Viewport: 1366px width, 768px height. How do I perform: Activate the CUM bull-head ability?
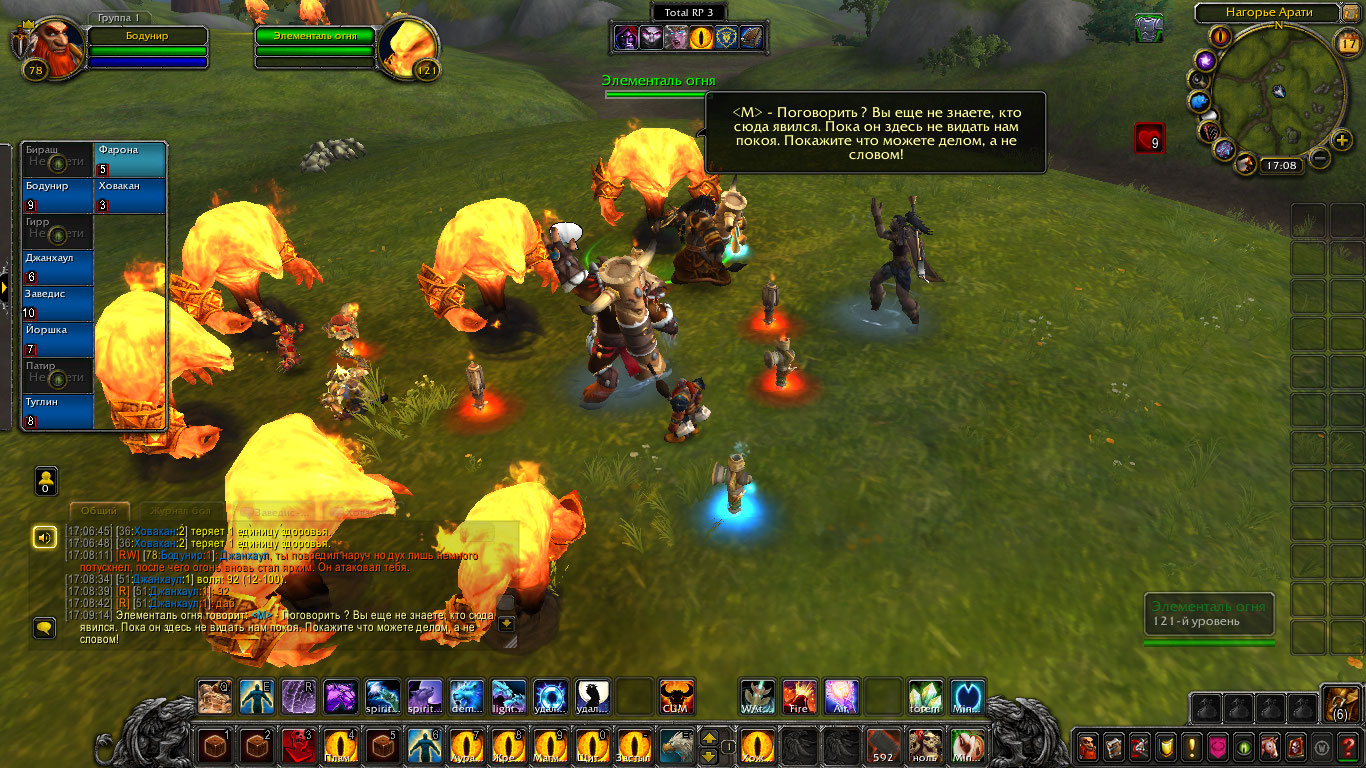pyautogui.click(x=676, y=696)
